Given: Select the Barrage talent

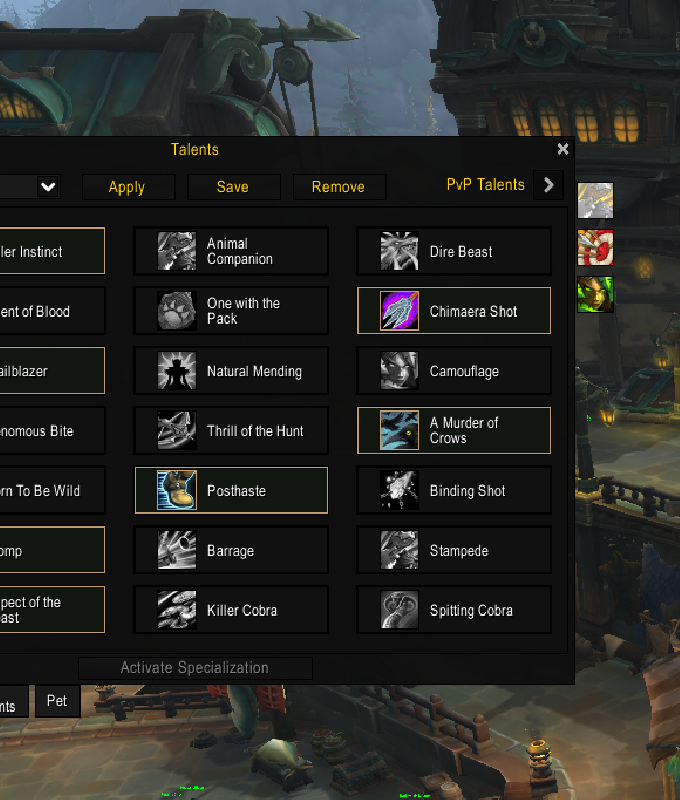Looking at the screenshot, I should coord(231,551).
